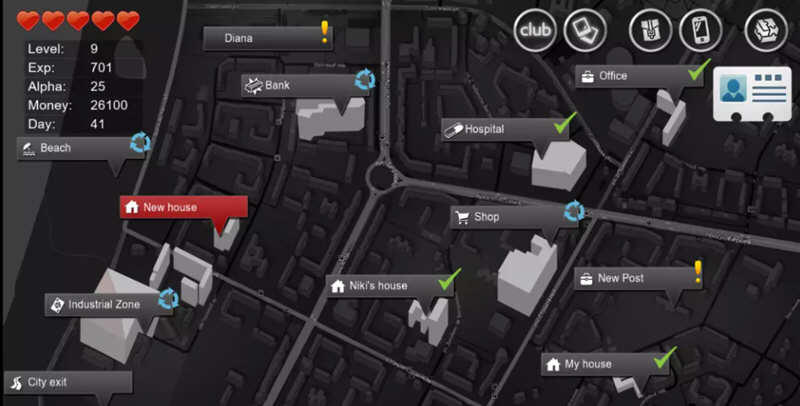Open the smartphone icon
Image resolution: width=800 pixels, height=406 pixels.
(700, 30)
